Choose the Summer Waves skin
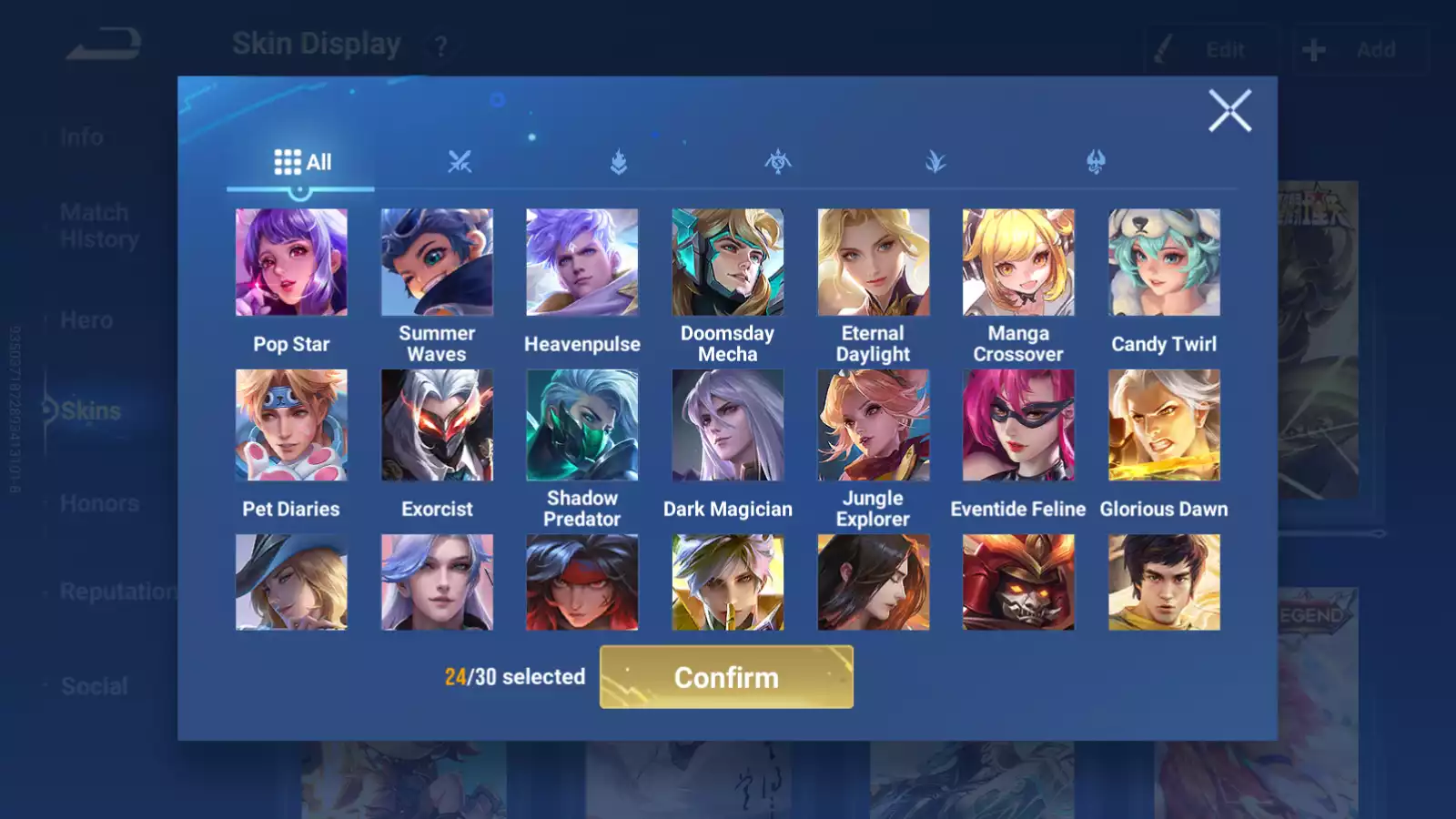The width and height of the screenshot is (1456, 819). 437,262
